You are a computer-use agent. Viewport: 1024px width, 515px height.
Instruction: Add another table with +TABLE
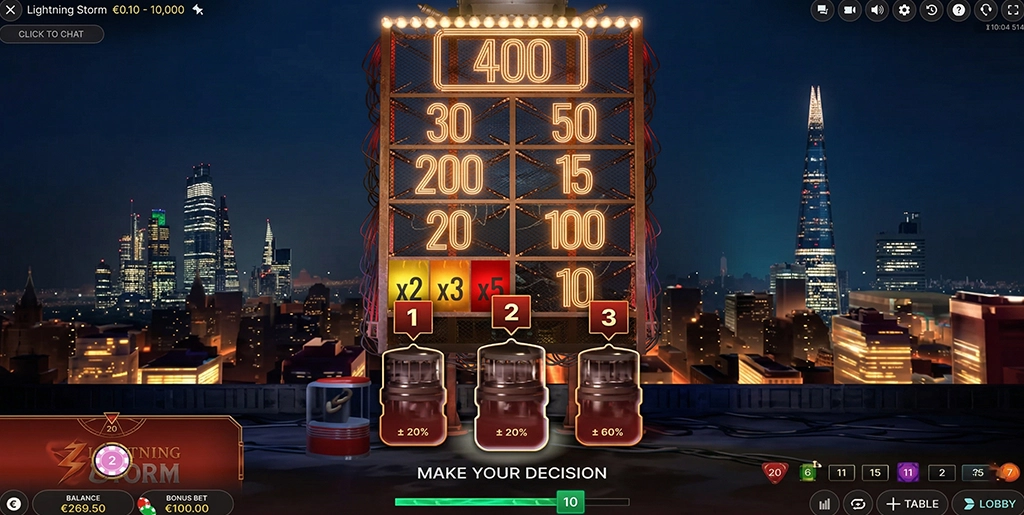(x=910, y=503)
